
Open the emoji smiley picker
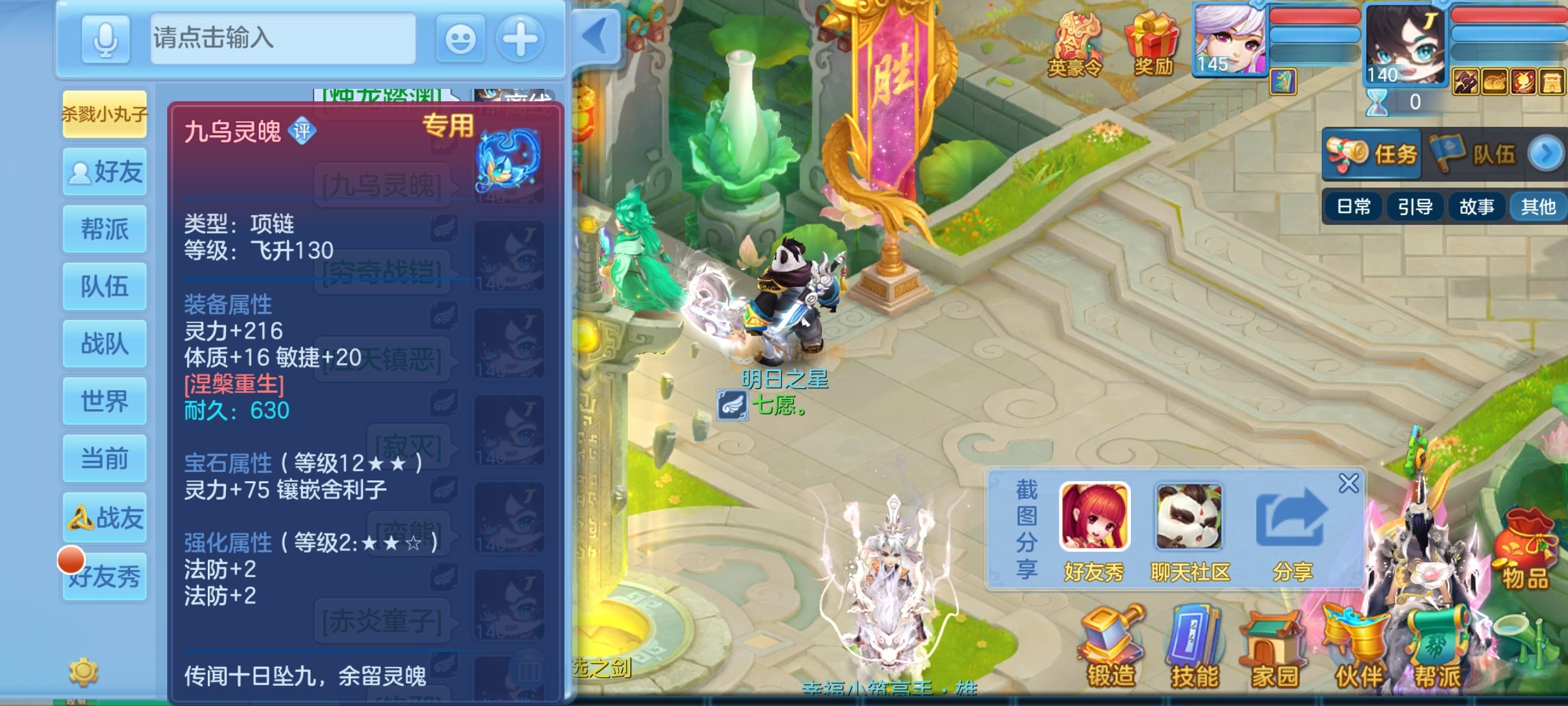(460, 39)
